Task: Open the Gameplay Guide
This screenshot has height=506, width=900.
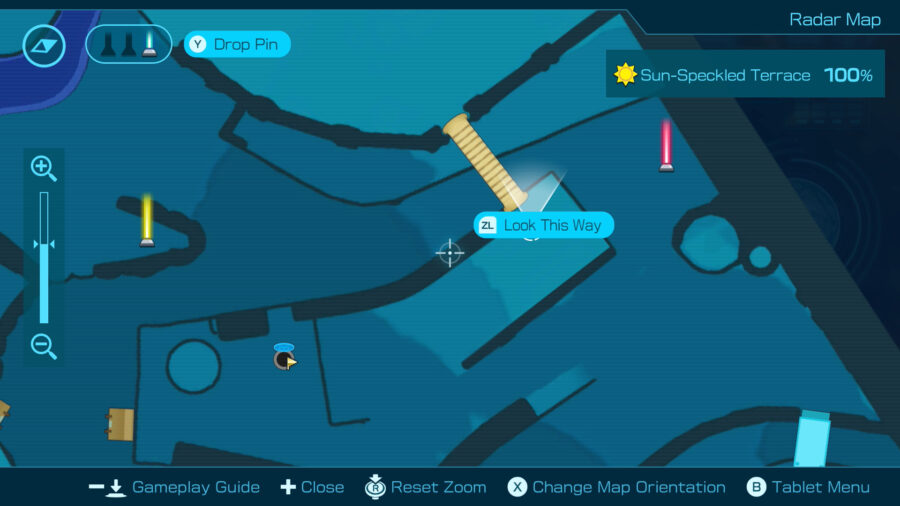Action: (x=174, y=487)
